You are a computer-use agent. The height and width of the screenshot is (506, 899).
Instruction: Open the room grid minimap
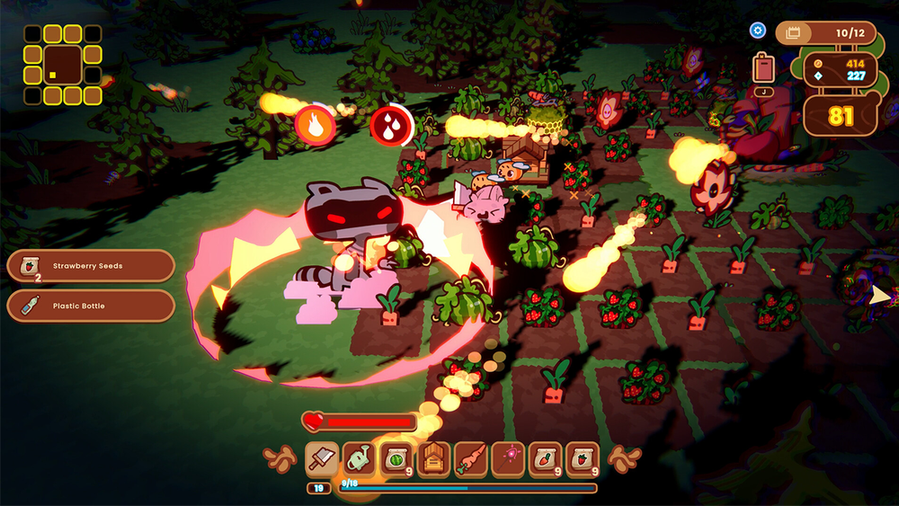click(63, 65)
